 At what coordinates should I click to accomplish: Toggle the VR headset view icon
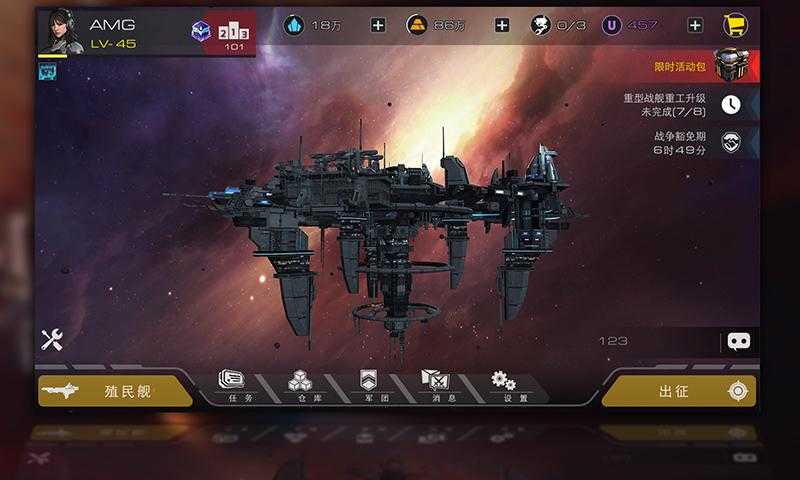pyautogui.click(x=739, y=341)
